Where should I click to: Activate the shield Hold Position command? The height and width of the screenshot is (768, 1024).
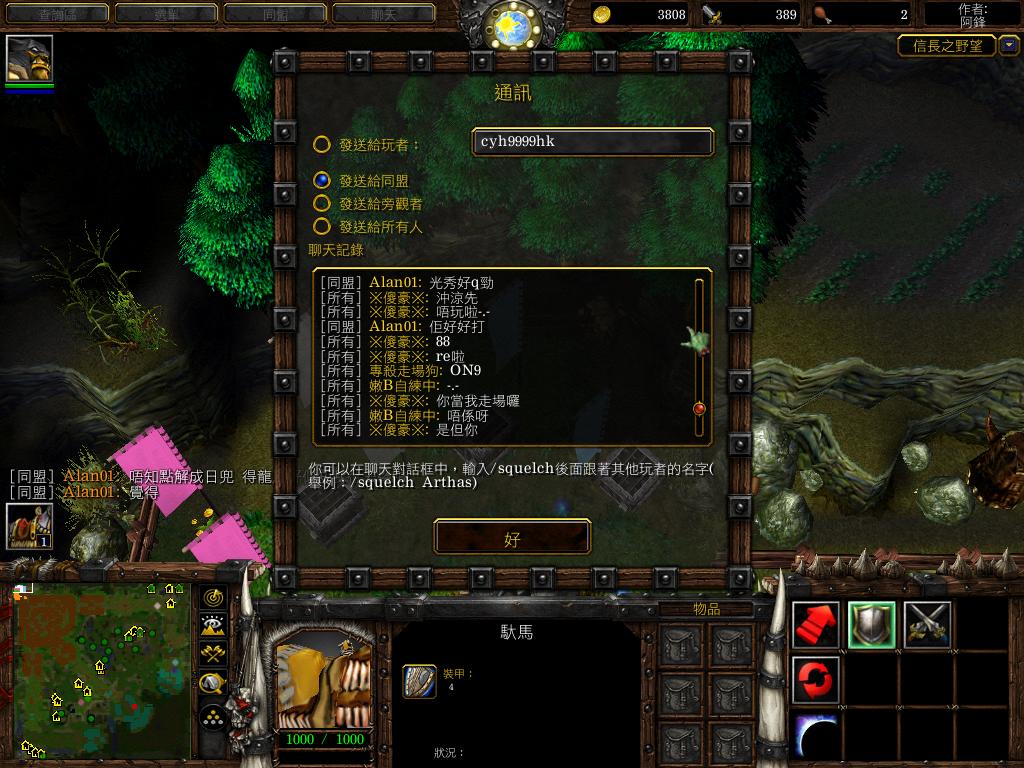(871, 625)
